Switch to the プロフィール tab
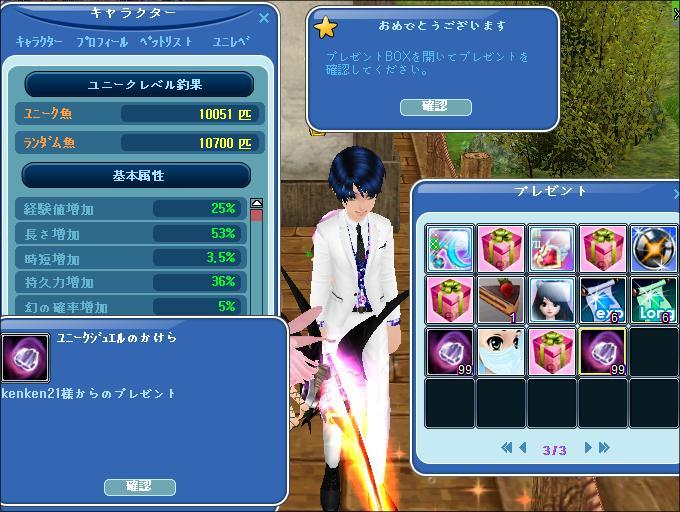The width and height of the screenshot is (680, 512). point(101,43)
